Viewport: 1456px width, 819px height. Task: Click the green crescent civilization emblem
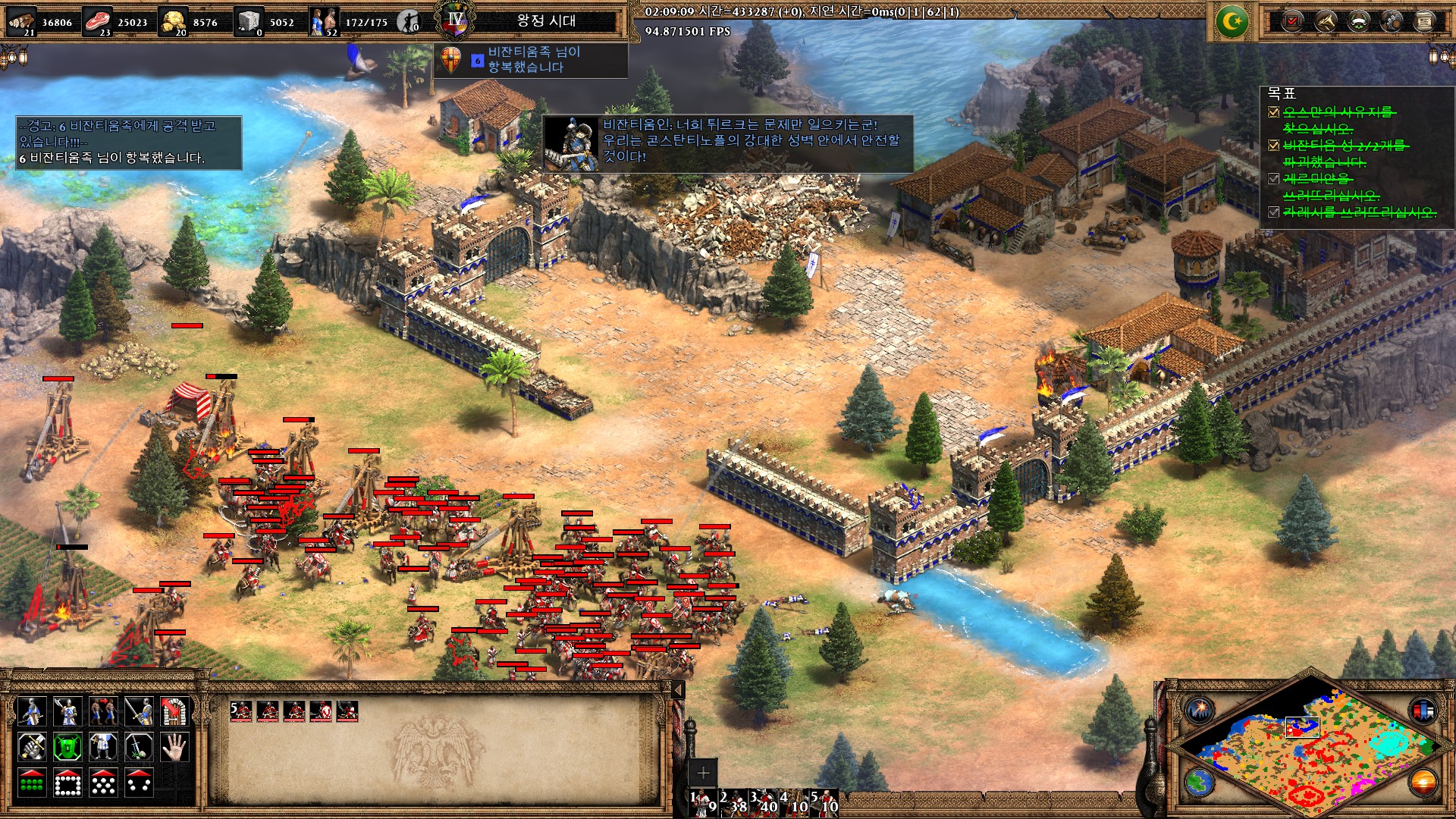[1232, 22]
